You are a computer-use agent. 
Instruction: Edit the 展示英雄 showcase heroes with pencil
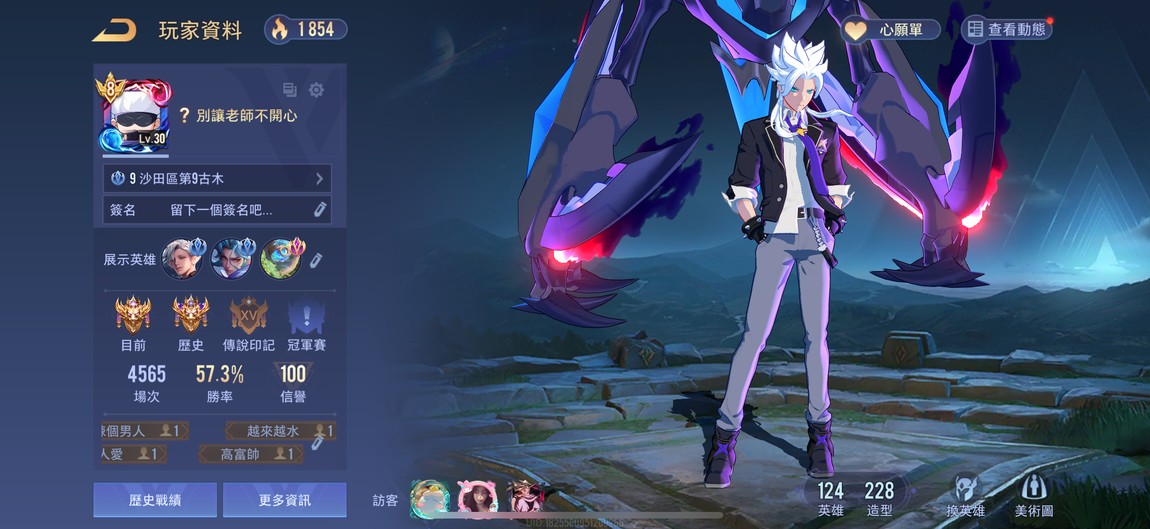(x=315, y=260)
